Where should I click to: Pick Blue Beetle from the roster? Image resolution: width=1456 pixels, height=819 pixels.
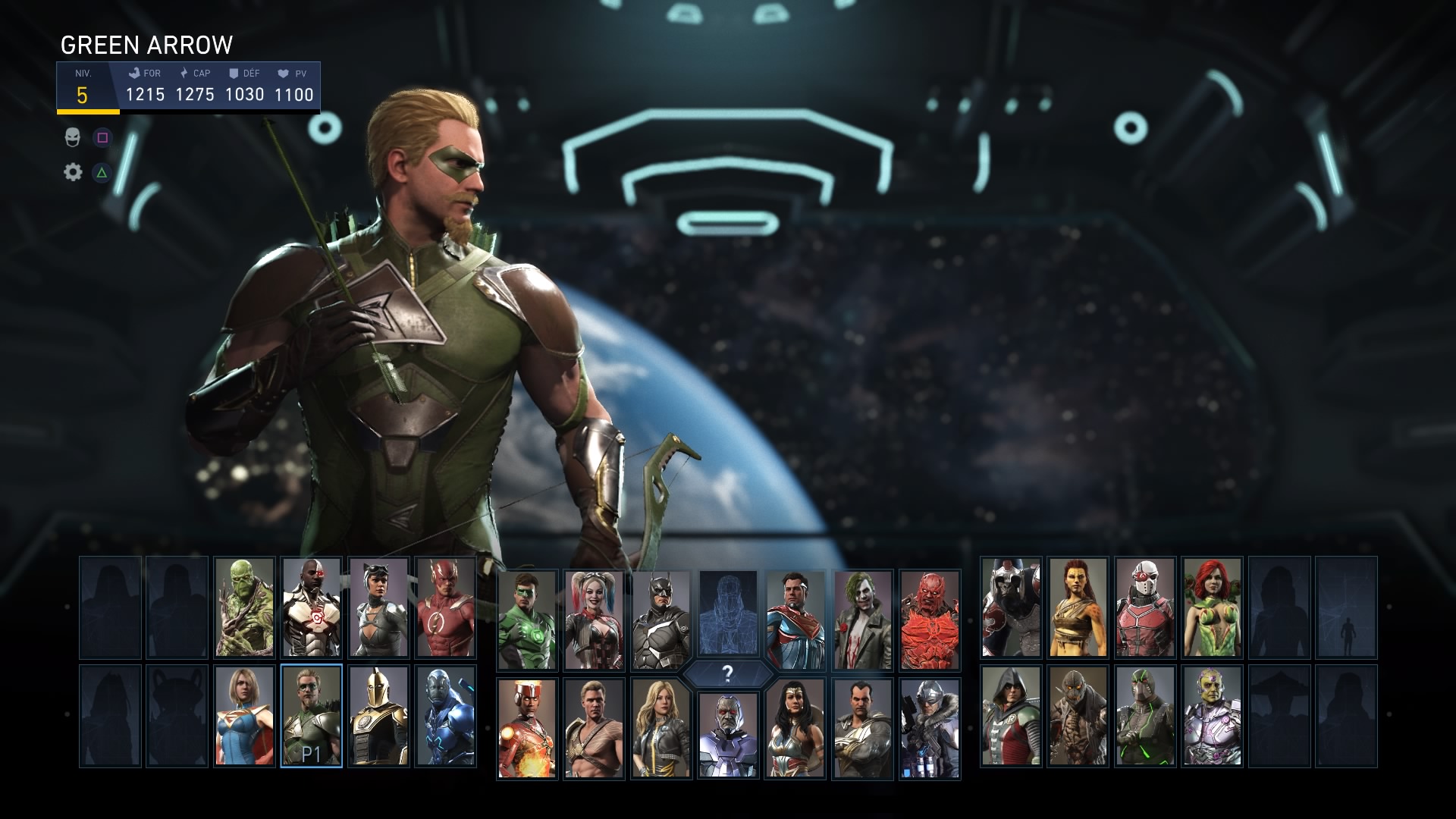click(445, 716)
